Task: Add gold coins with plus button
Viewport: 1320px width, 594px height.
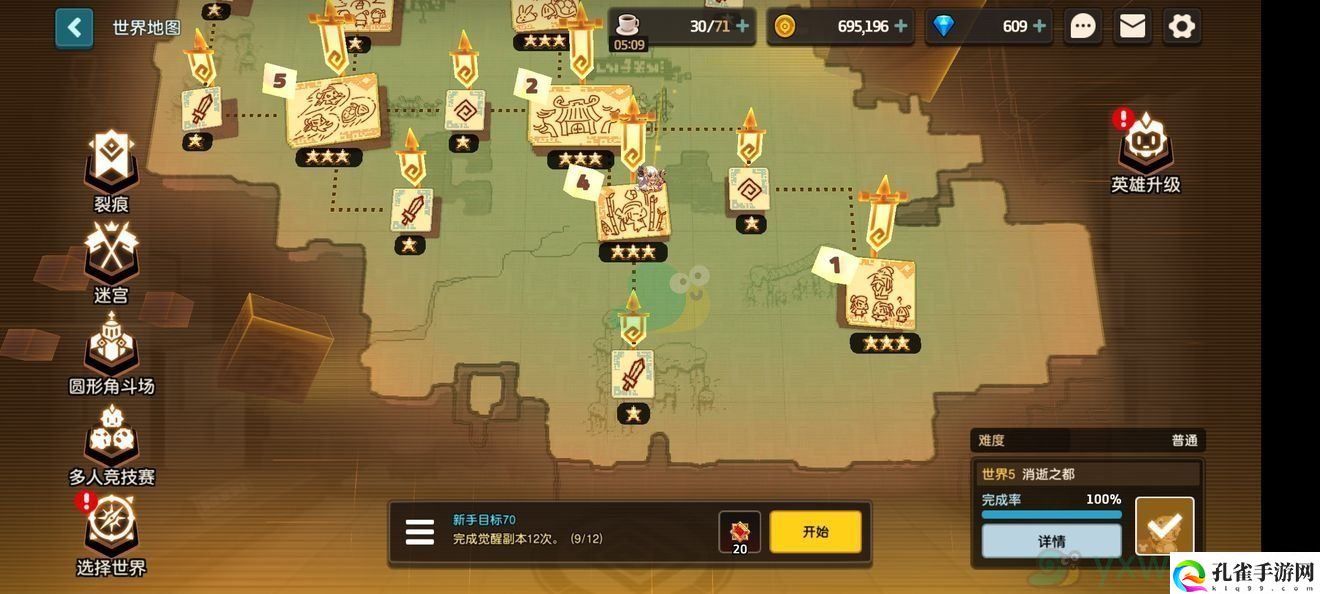Action: pos(901,27)
